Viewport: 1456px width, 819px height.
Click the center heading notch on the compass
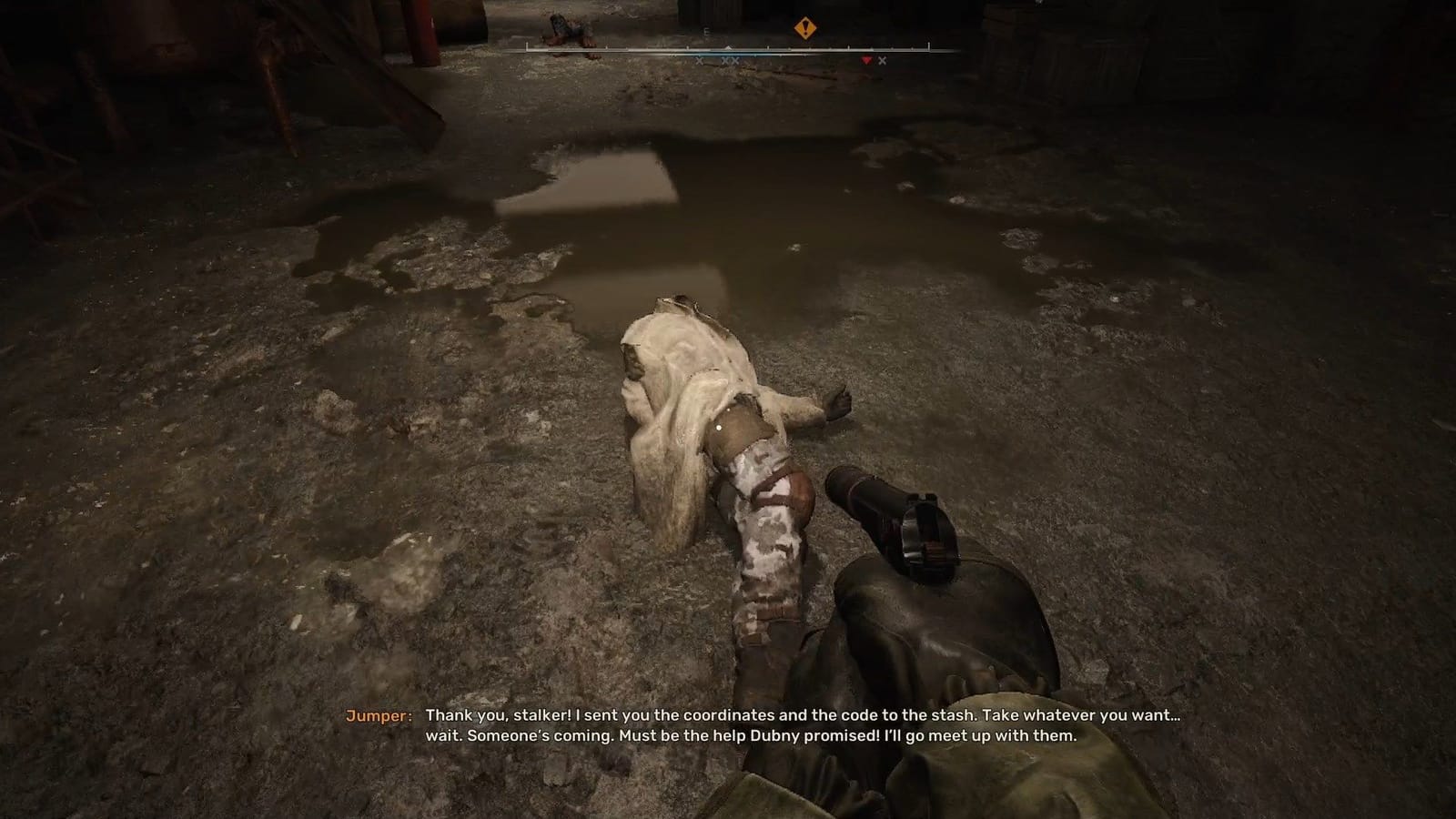coord(728,46)
